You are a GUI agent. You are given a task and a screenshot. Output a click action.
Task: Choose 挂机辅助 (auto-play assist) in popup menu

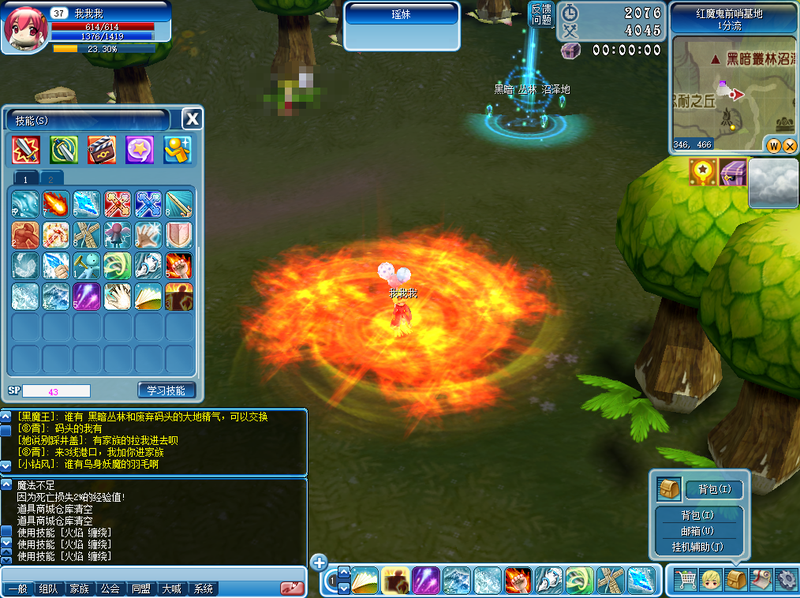coord(697,547)
